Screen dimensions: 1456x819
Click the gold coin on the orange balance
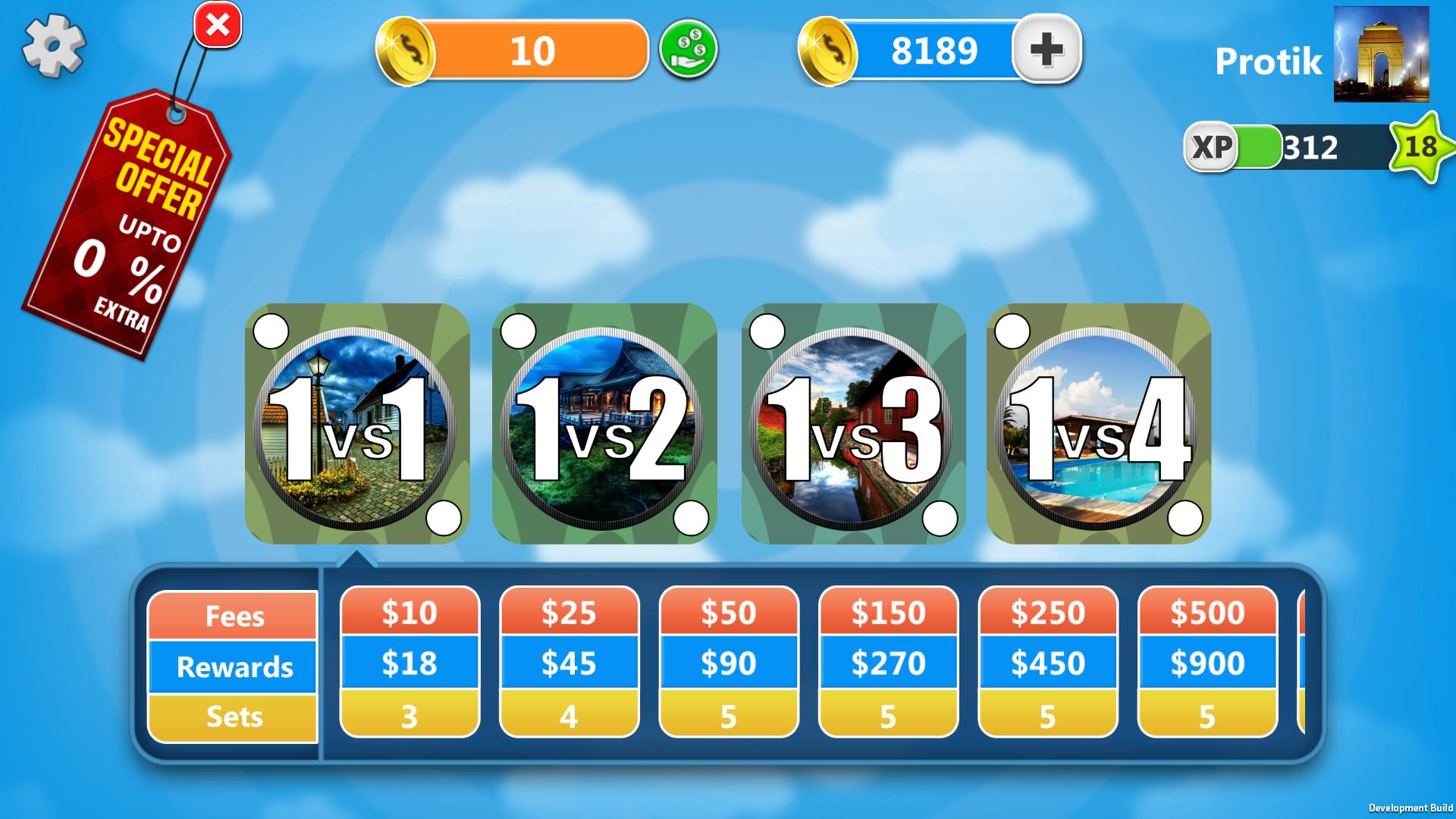tap(405, 49)
